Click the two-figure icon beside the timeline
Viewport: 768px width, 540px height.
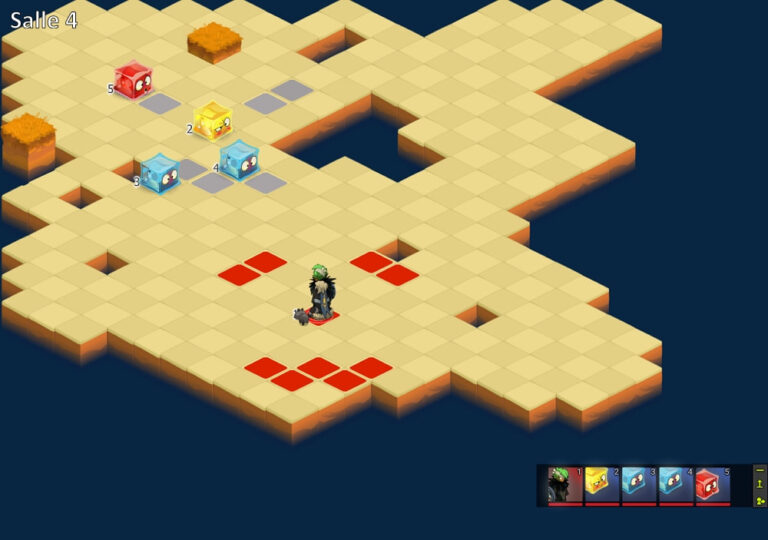760,499
